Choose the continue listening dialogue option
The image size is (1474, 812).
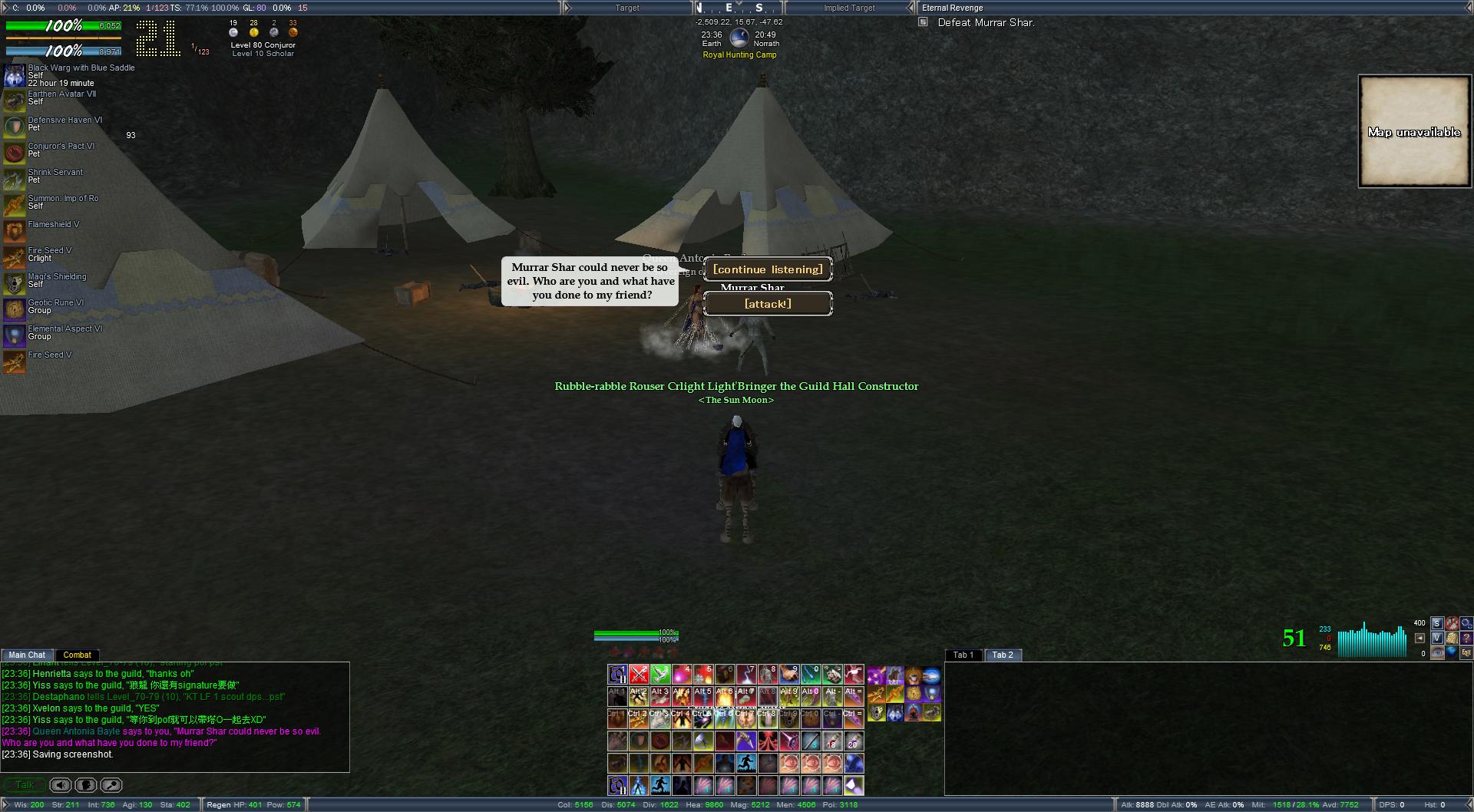coord(768,269)
